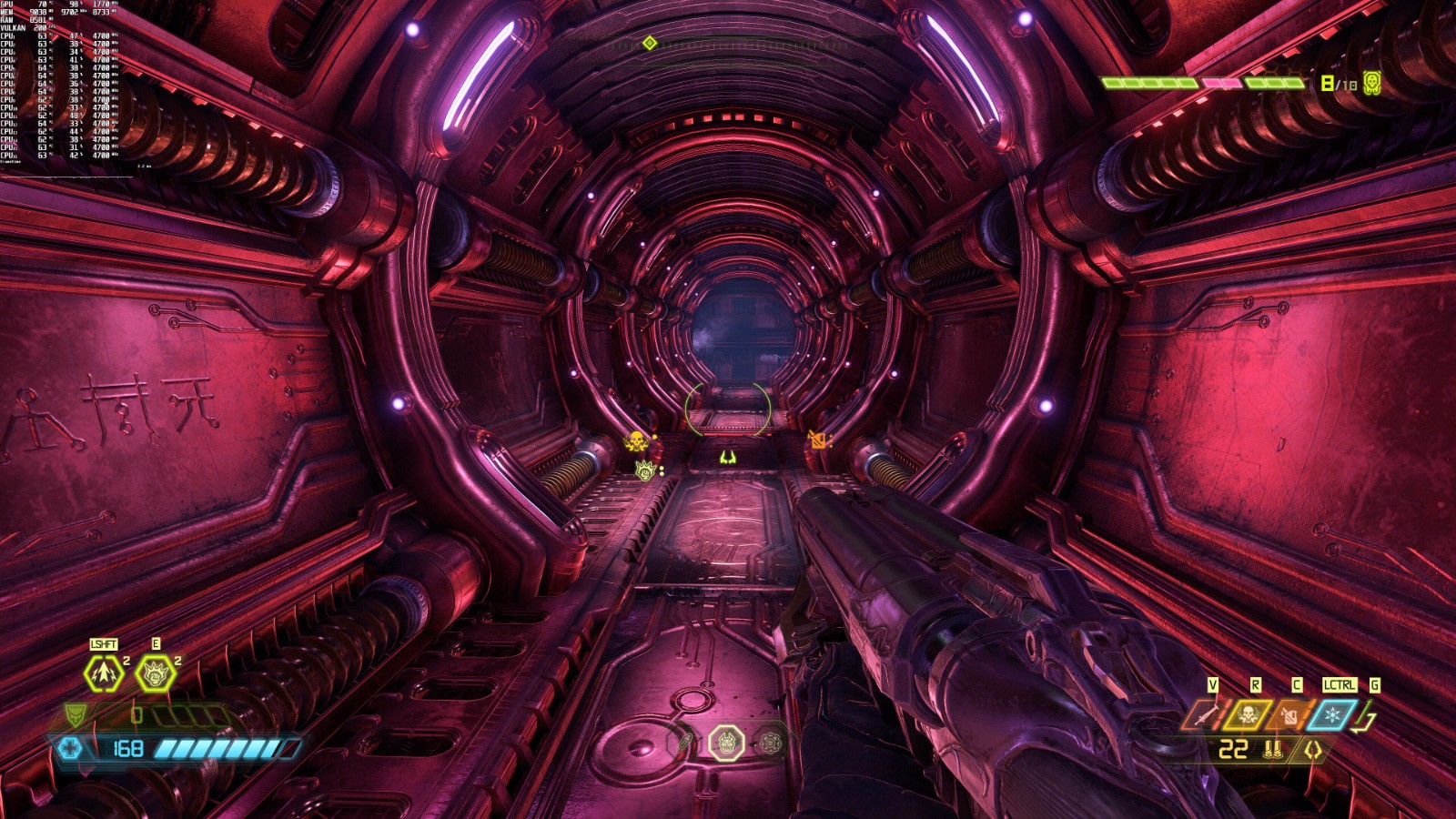This screenshot has width=1456, height=819.
Task: Use the Flame Belch skull icon
Action: 1247,715
